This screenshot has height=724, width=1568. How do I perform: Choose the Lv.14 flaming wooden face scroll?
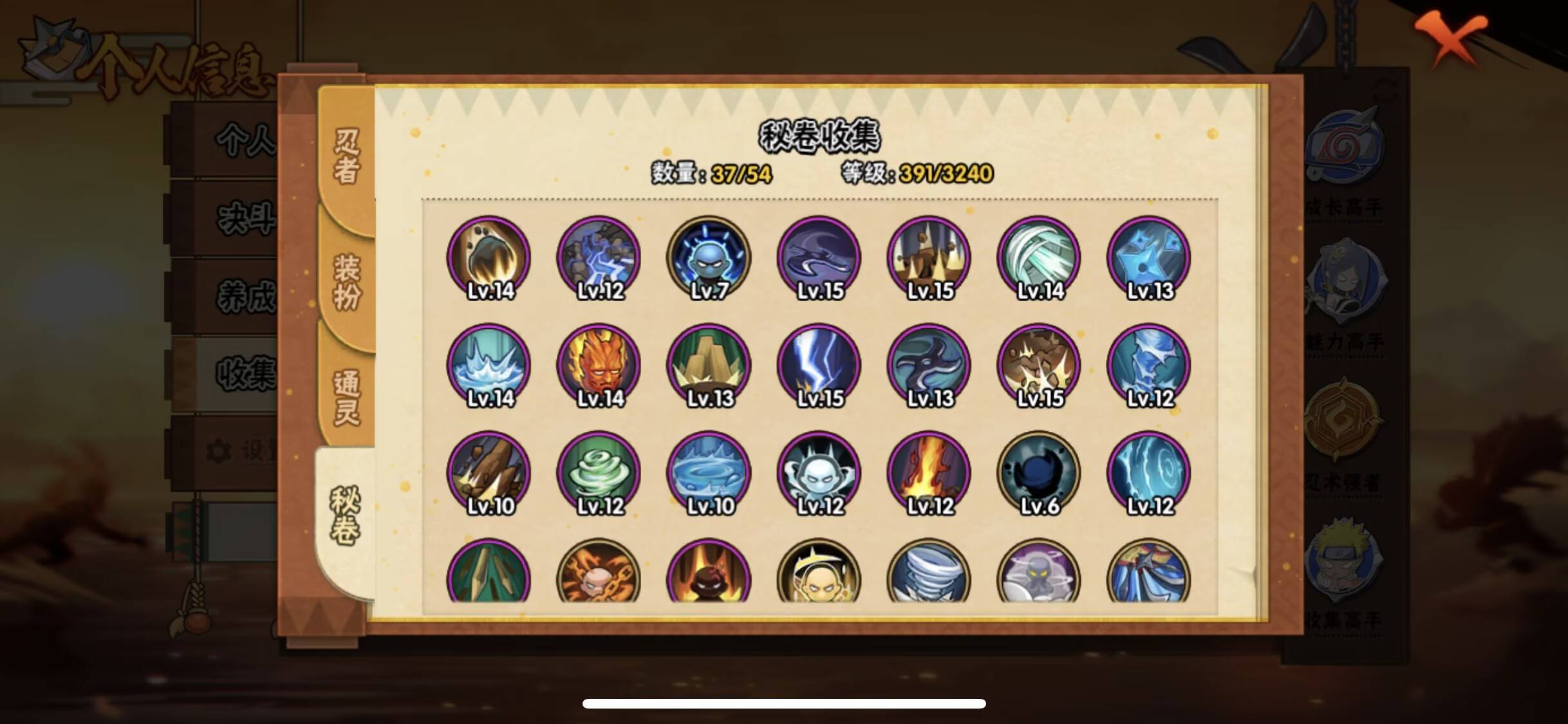(599, 365)
